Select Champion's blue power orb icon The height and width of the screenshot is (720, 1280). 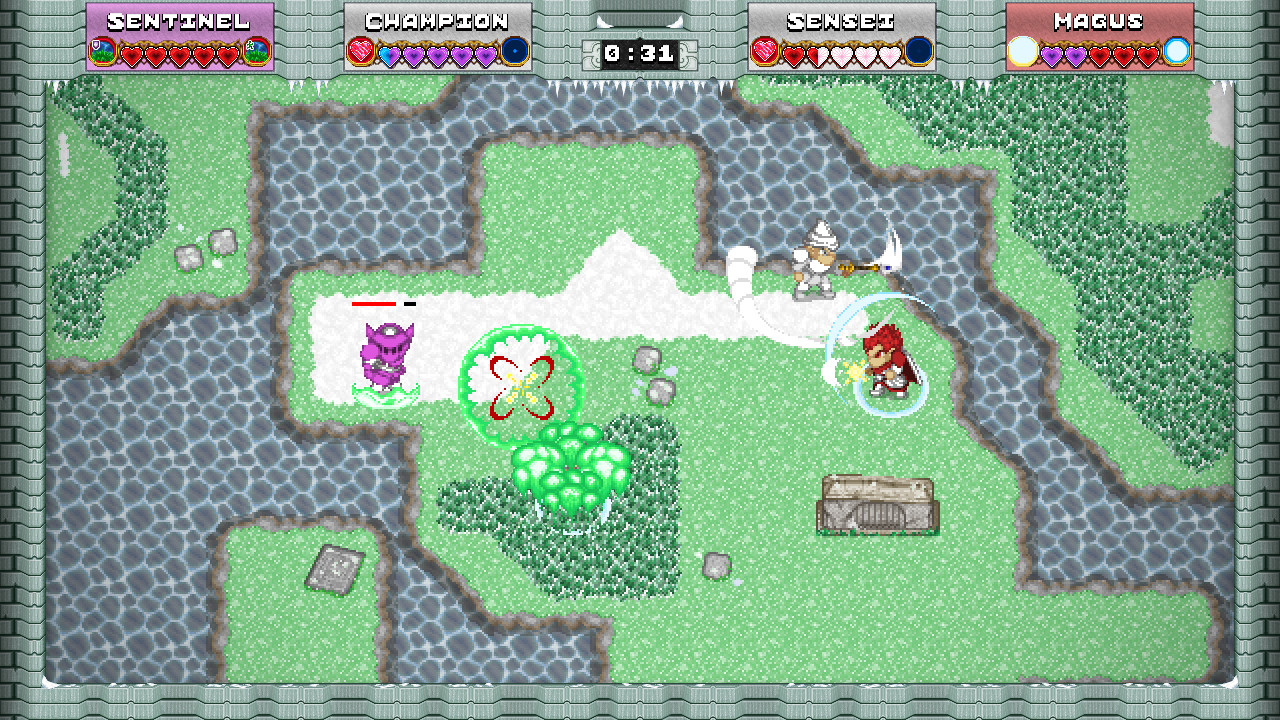pyautogui.click(x=514, y=50)
